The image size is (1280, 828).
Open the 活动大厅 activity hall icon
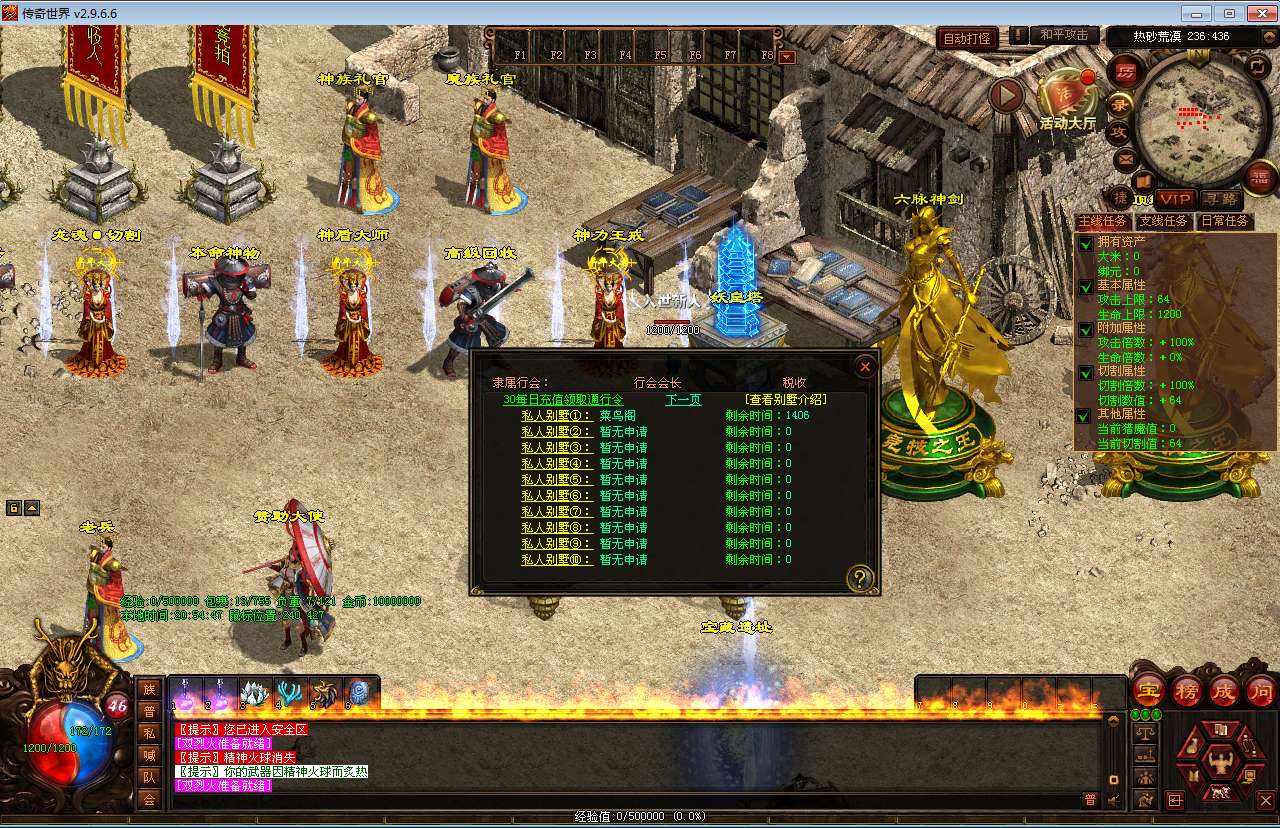[x=1067, y=97]
